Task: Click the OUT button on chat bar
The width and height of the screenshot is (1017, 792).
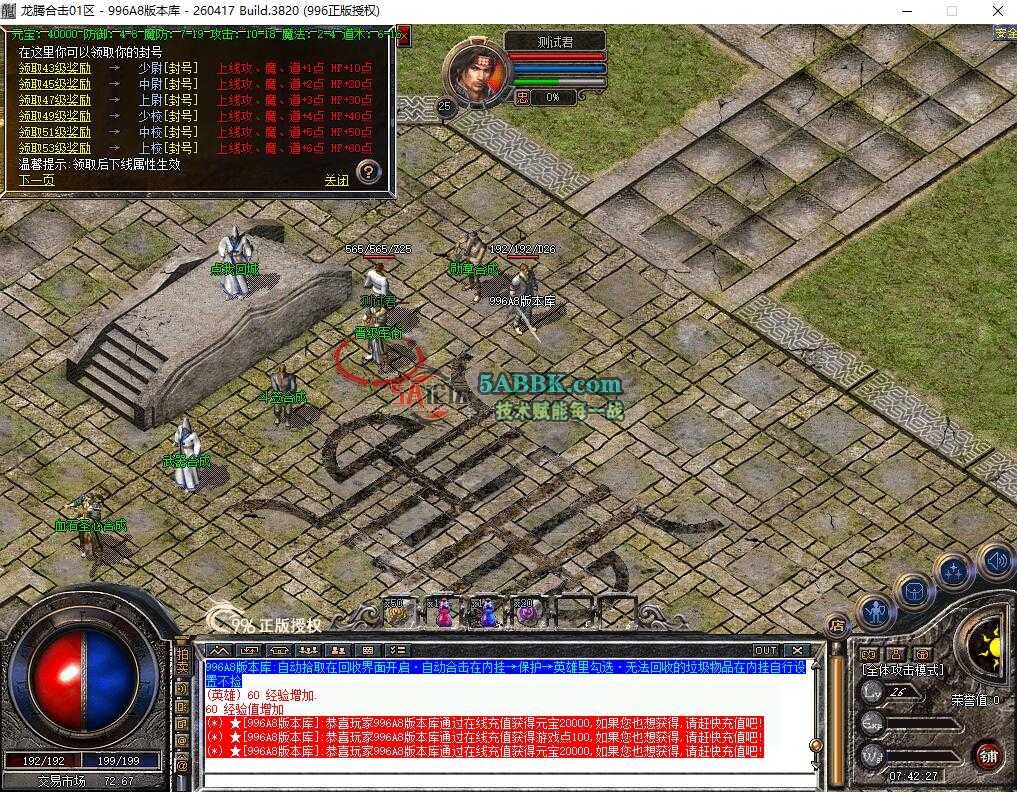Action: click(x=765, y=650)
